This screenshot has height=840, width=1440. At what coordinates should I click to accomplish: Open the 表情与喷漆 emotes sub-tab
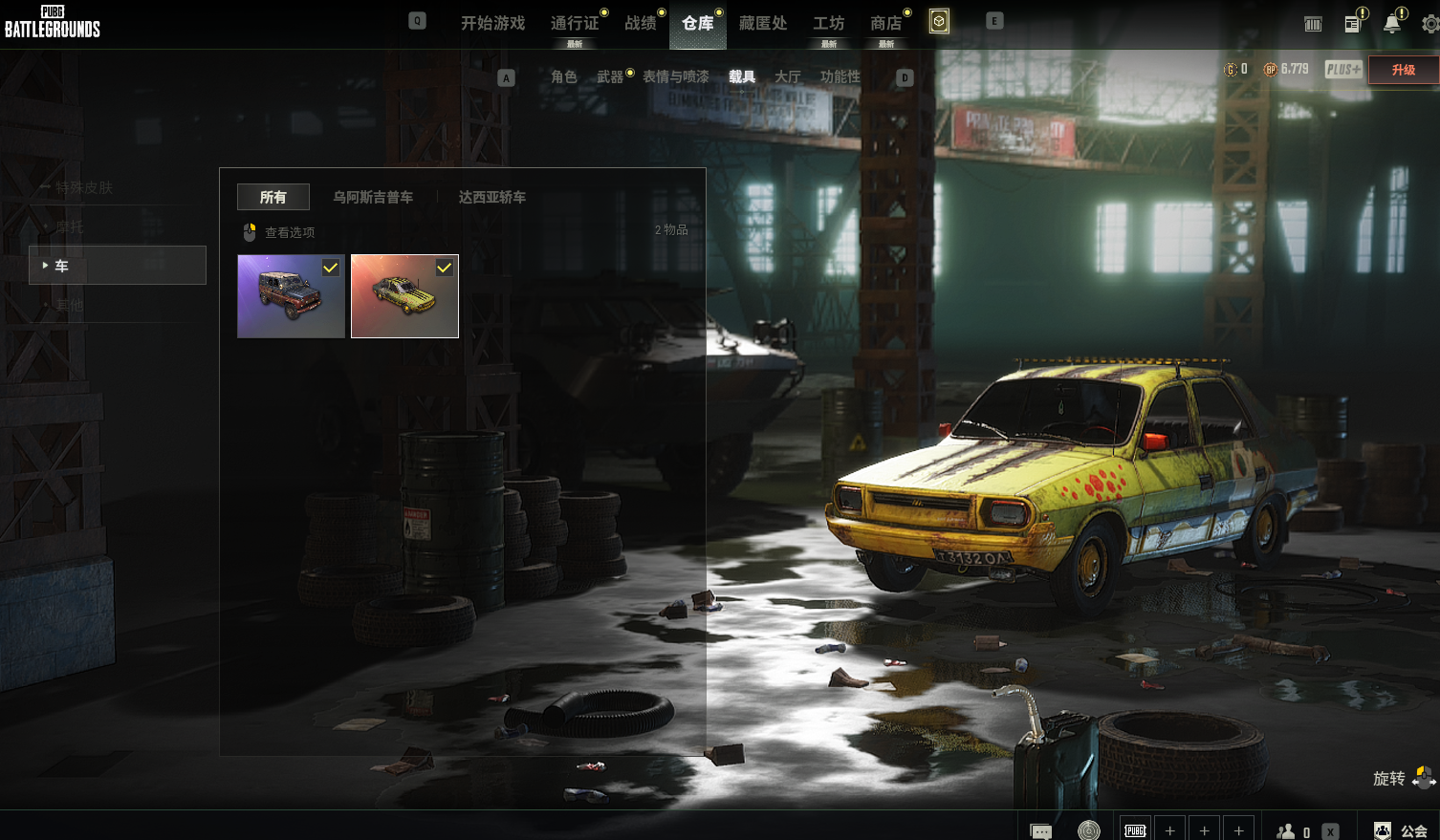[676, 76]
